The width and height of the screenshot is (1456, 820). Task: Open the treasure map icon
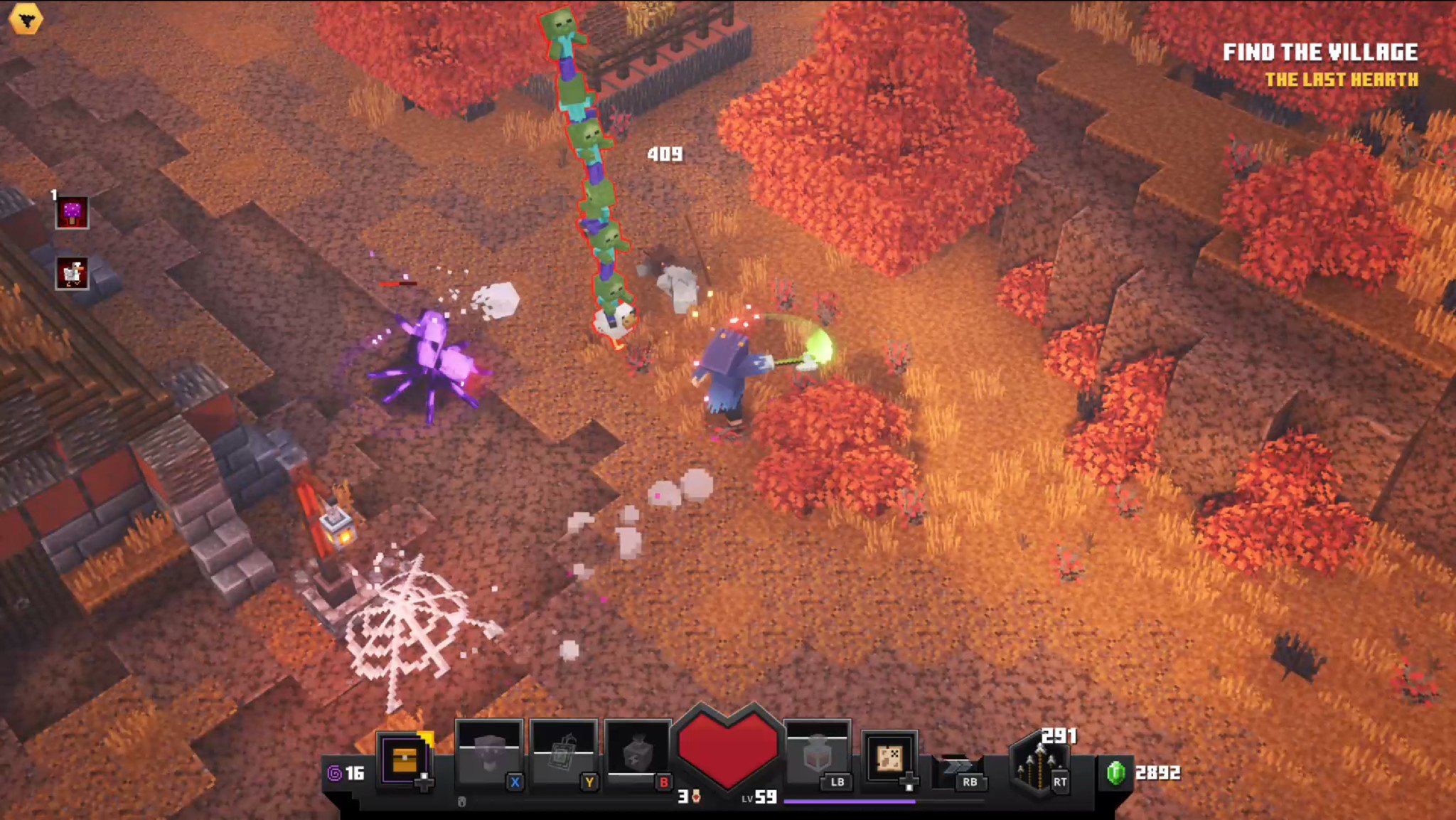click(889, 758)
